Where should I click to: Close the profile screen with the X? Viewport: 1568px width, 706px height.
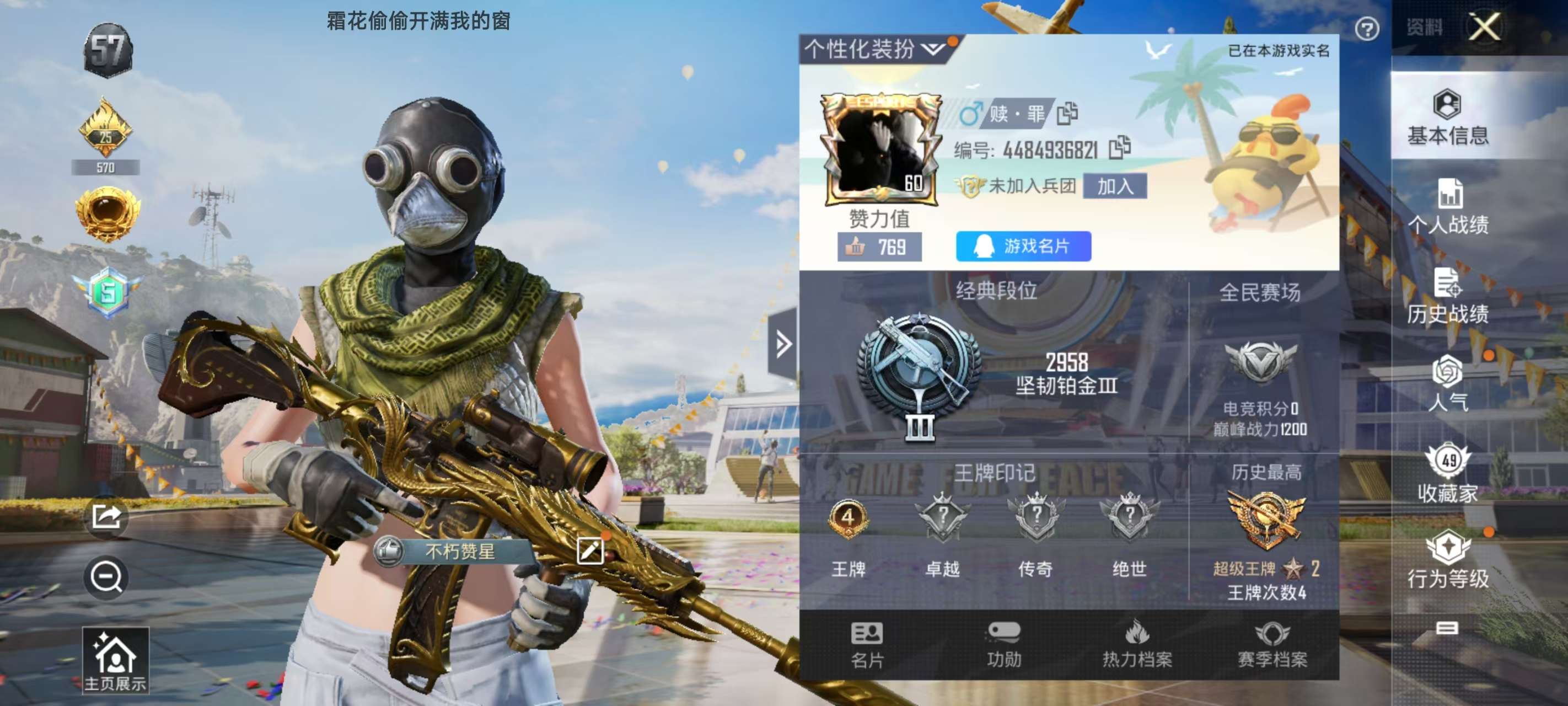[1484, 28]
